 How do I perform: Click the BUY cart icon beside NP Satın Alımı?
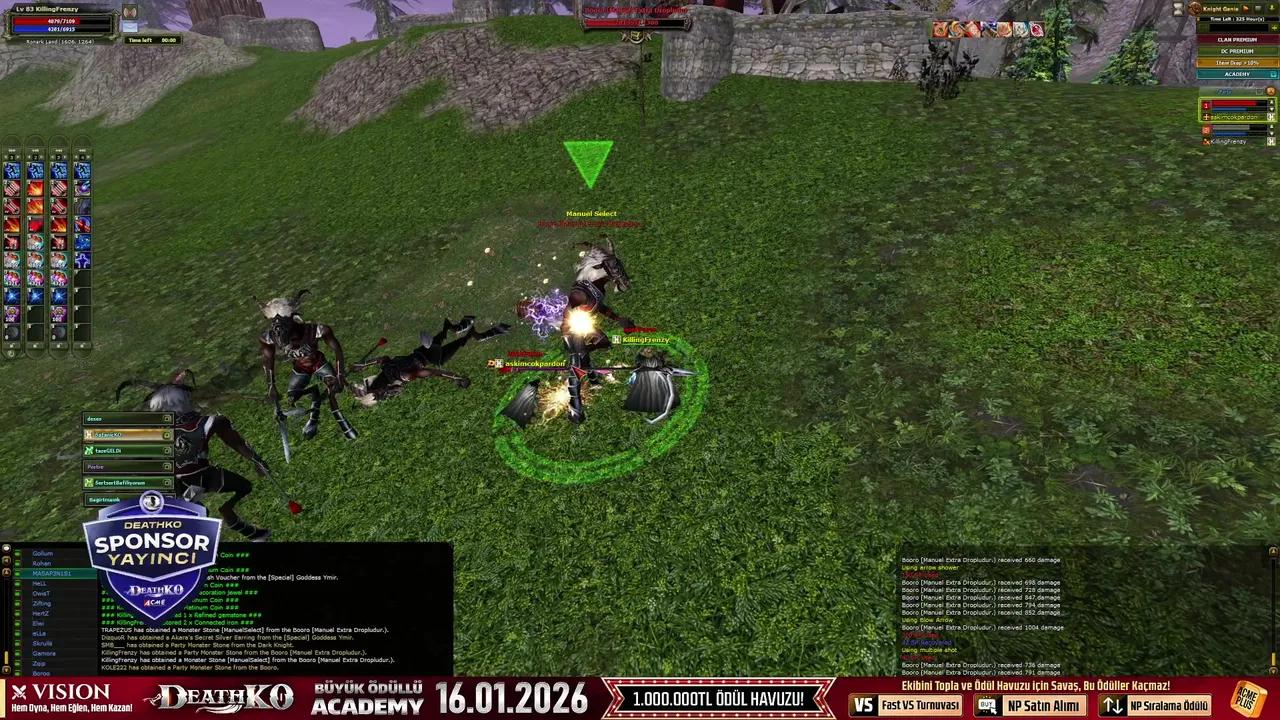(985, 706)
